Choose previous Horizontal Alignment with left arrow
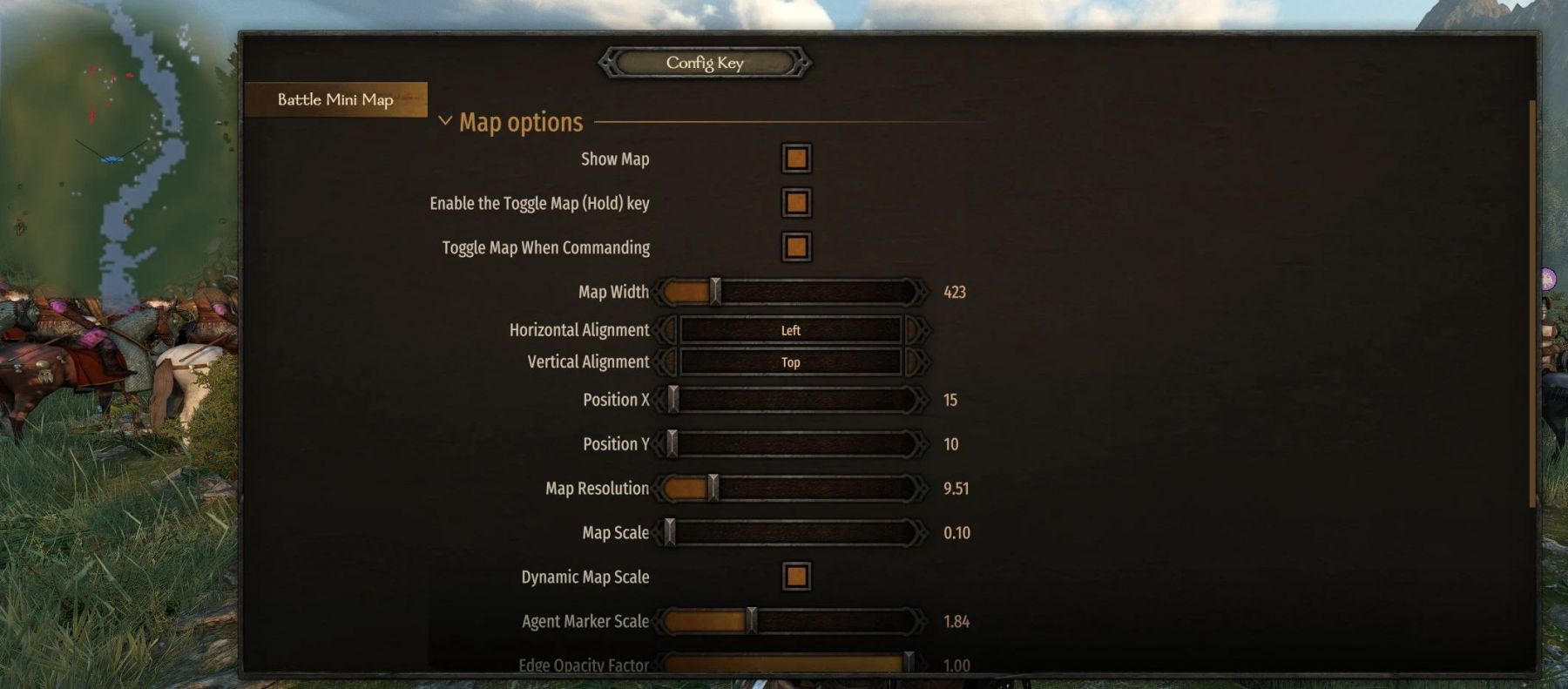Image resolution: width=1568 pixels, height=689 pixels. pyautogui.click(x=667, y=330)
